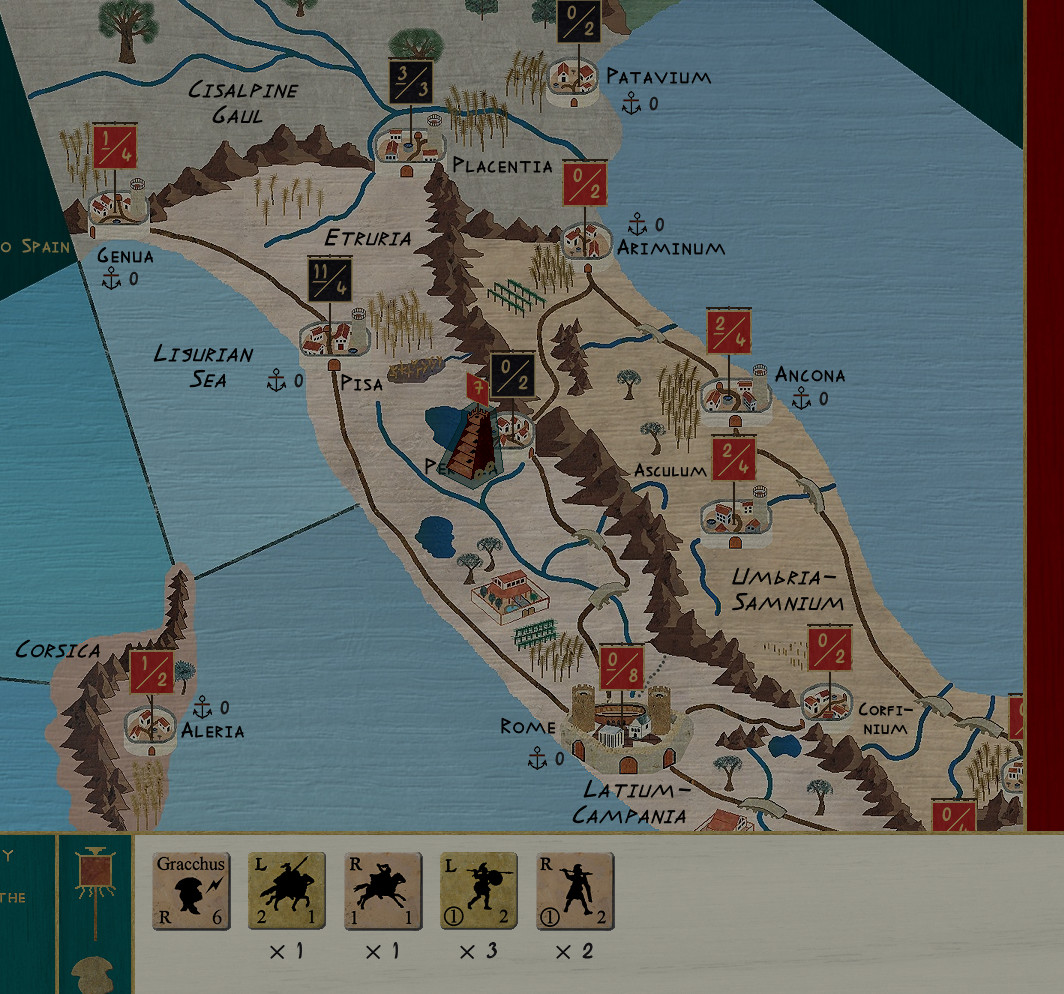Select the Ancona city space

point(733,394)
